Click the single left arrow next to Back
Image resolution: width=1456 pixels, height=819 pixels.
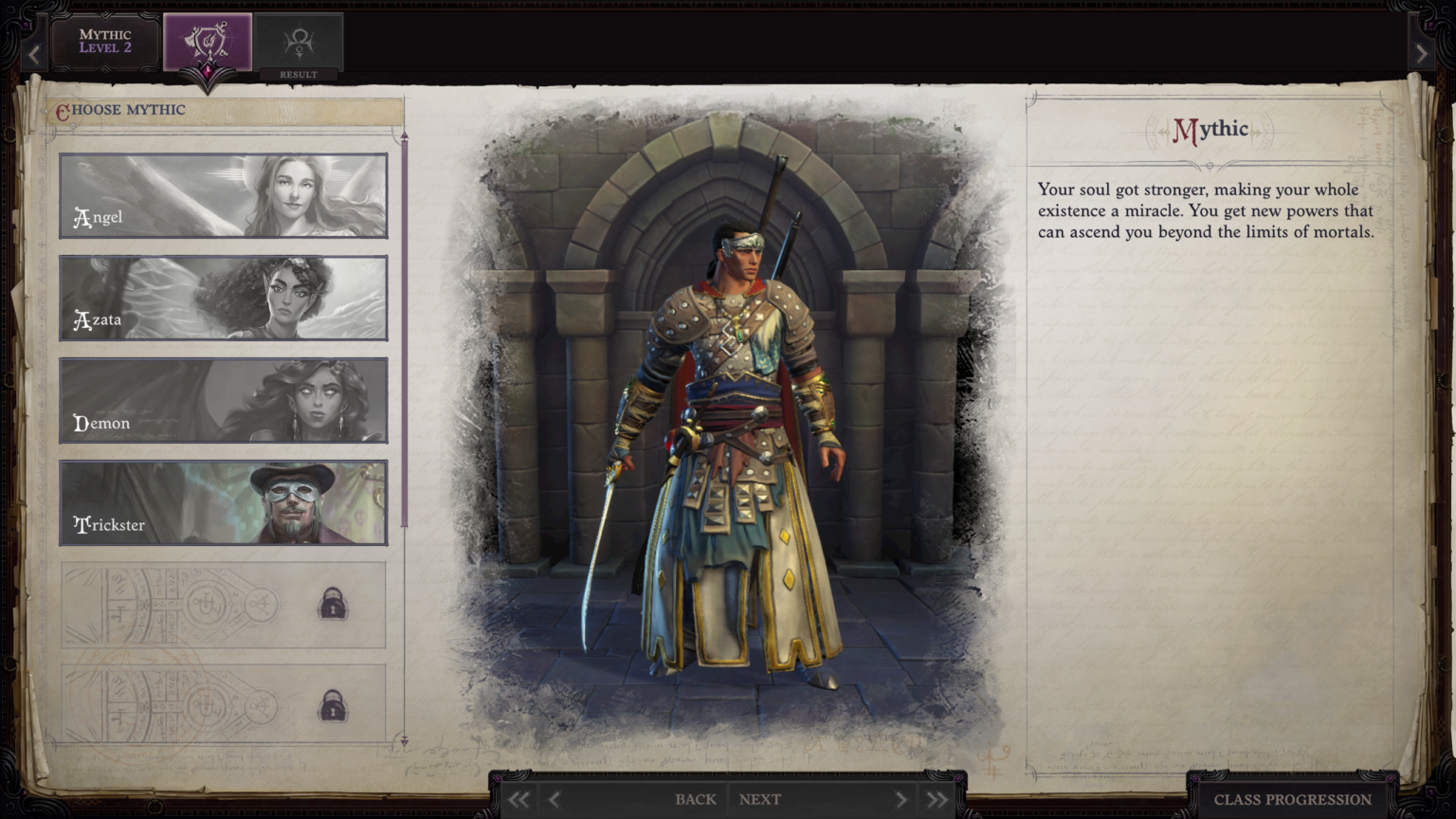tap(553, 799)
